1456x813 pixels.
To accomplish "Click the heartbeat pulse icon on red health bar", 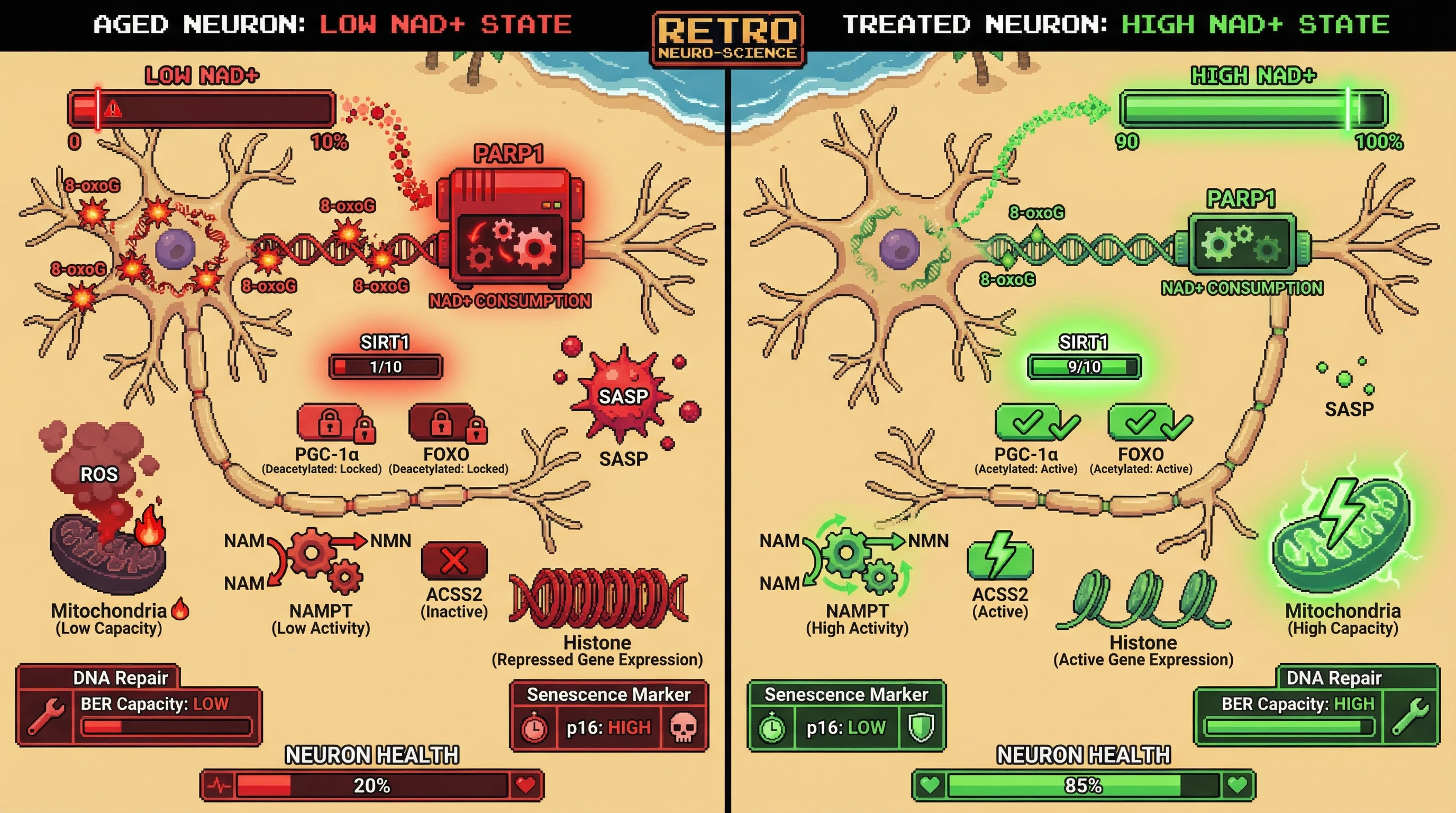I will tap(219, 785).
